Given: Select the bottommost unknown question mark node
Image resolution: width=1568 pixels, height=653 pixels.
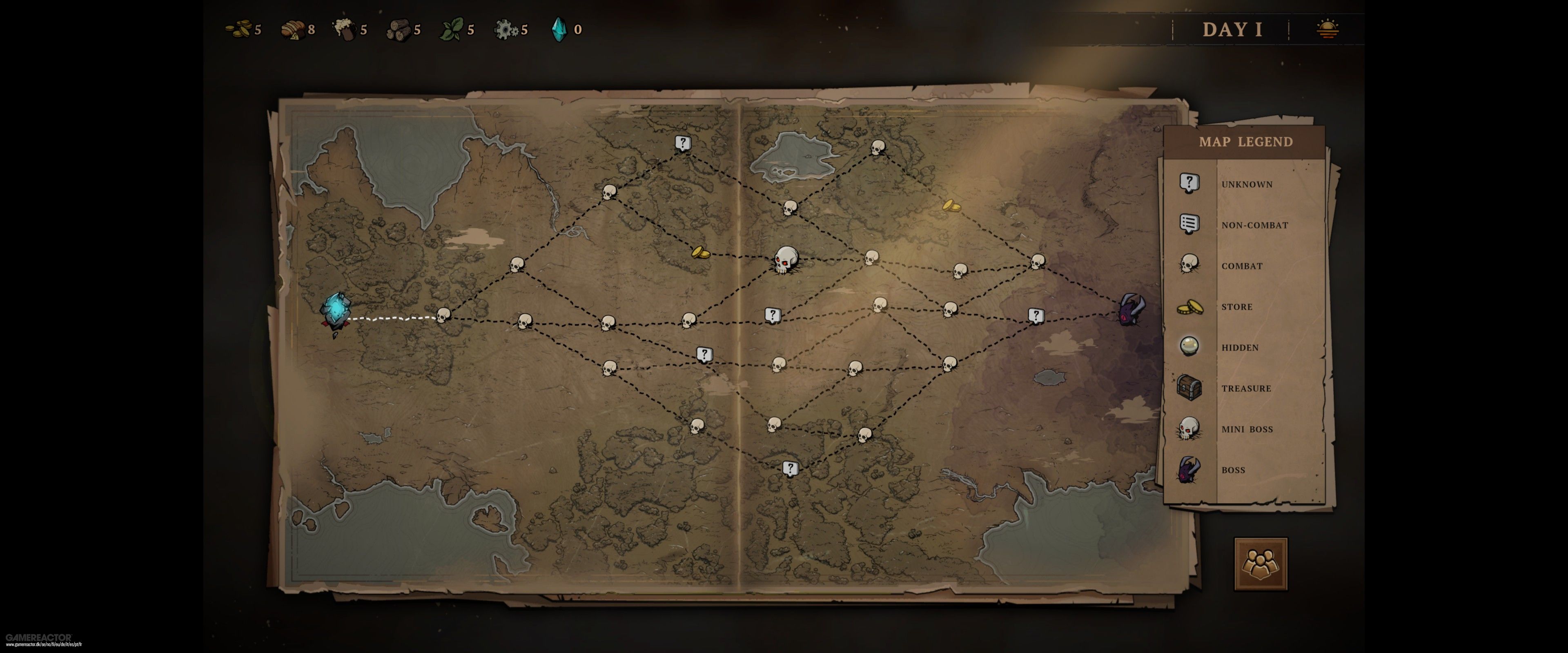Looking at the screenshot, I should [x=790, y=468].
